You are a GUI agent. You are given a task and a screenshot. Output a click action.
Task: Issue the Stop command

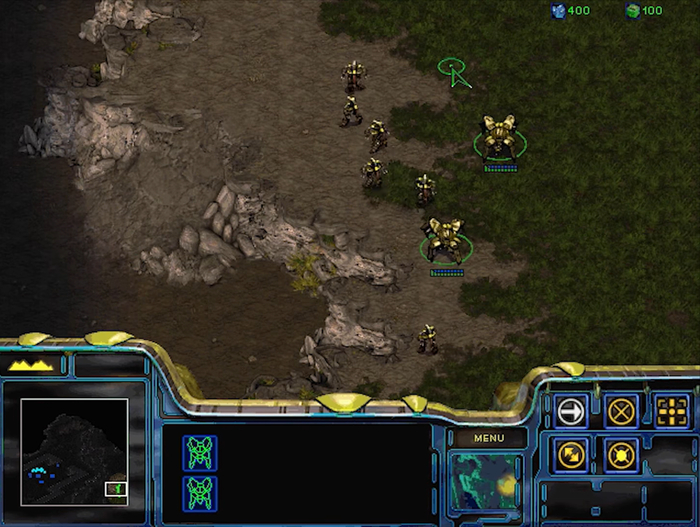[621, 410]
